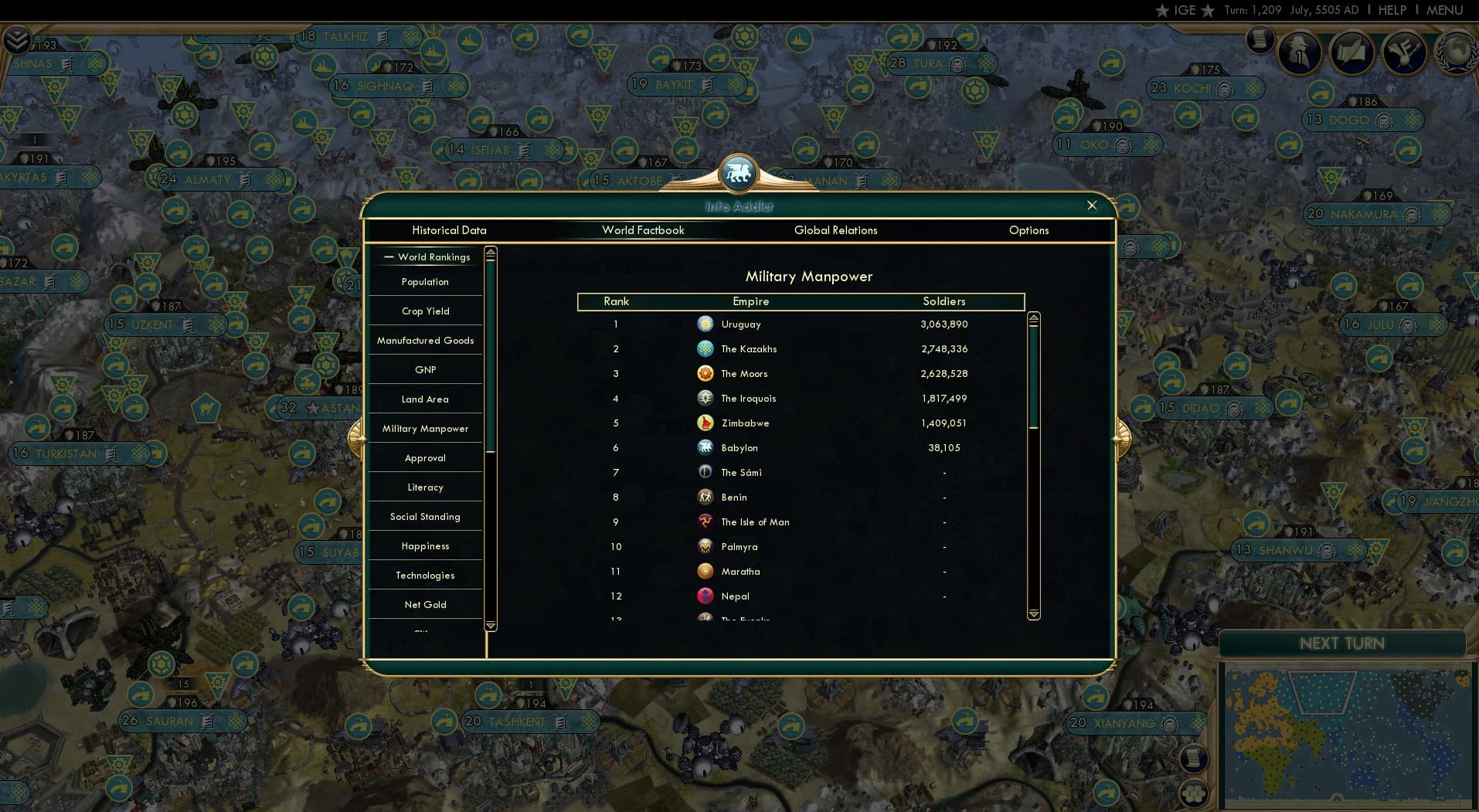Toggle Strategic View with the hex icon
Screen dimensions: 1479x812
coord(1193,794)
